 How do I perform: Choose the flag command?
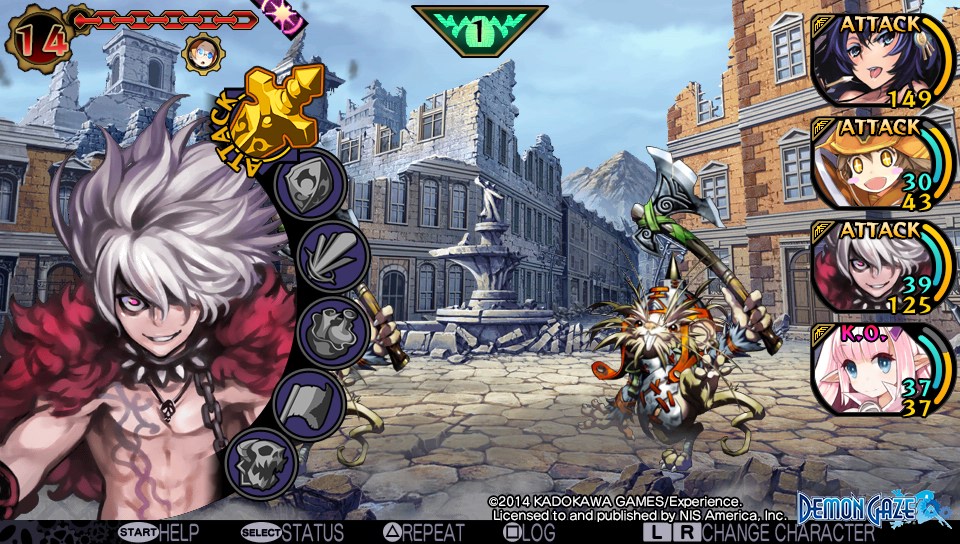click(x=312, y=405)
